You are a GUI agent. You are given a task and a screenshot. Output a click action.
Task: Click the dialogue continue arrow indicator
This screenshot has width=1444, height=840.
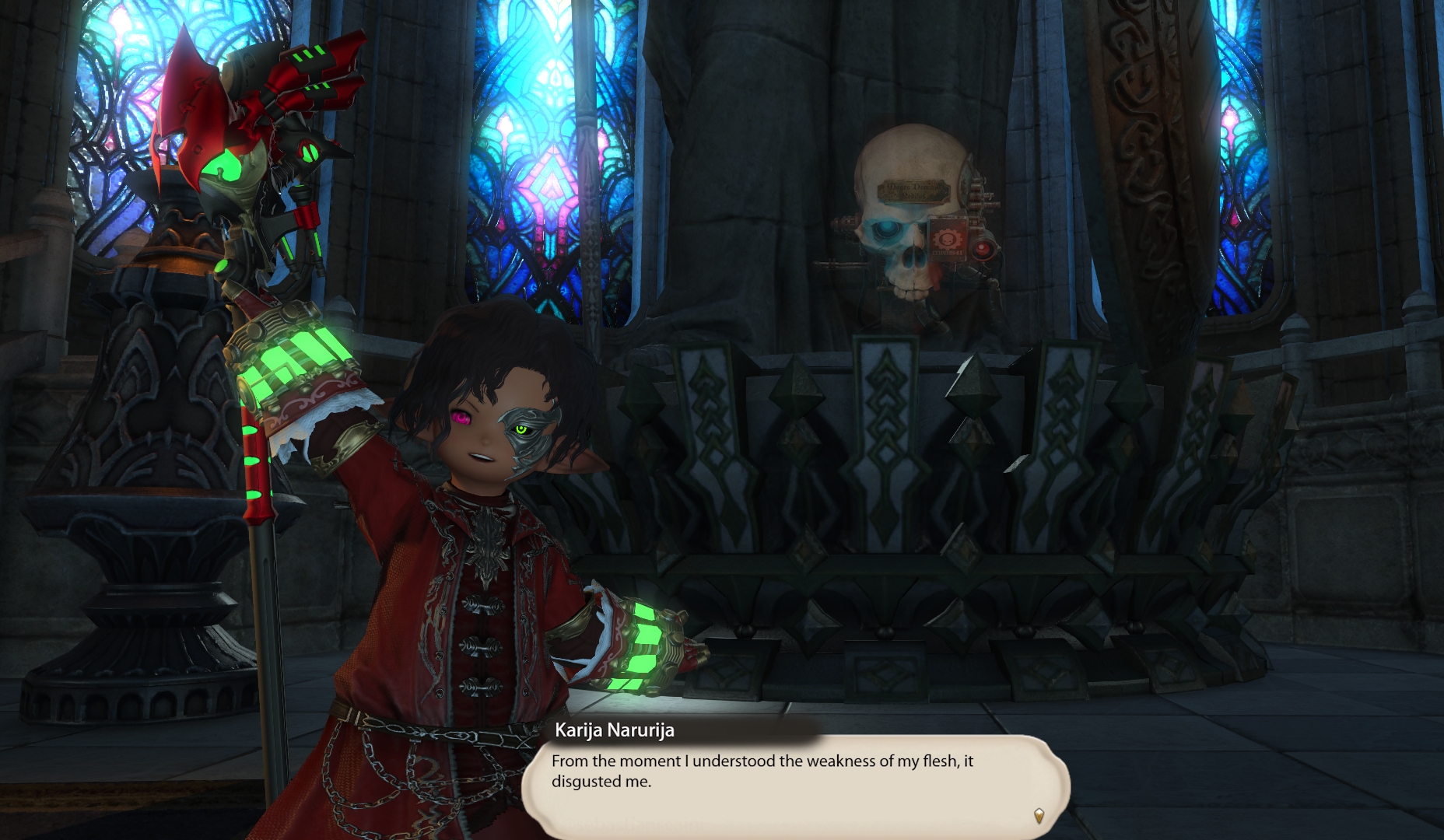coord(1039,815)
